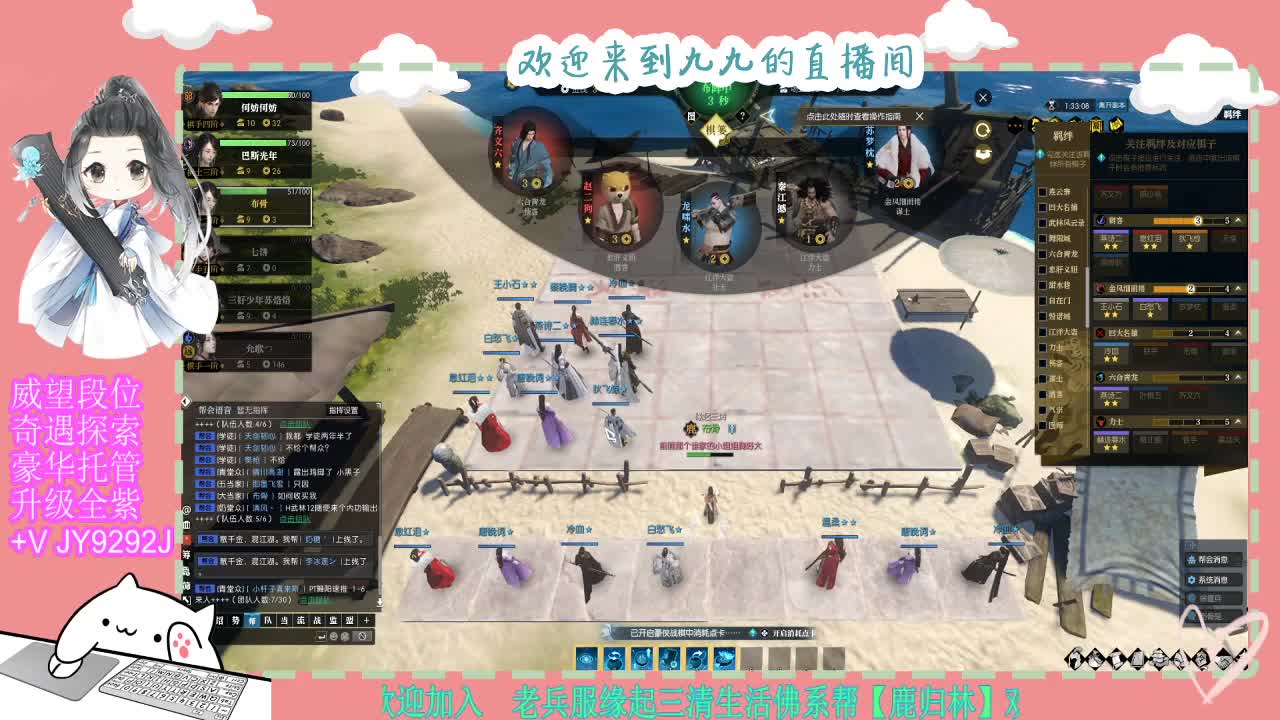Select the 队 chat channel tab
This screenshot has width=1280, height=720.
tap(266, 621)
